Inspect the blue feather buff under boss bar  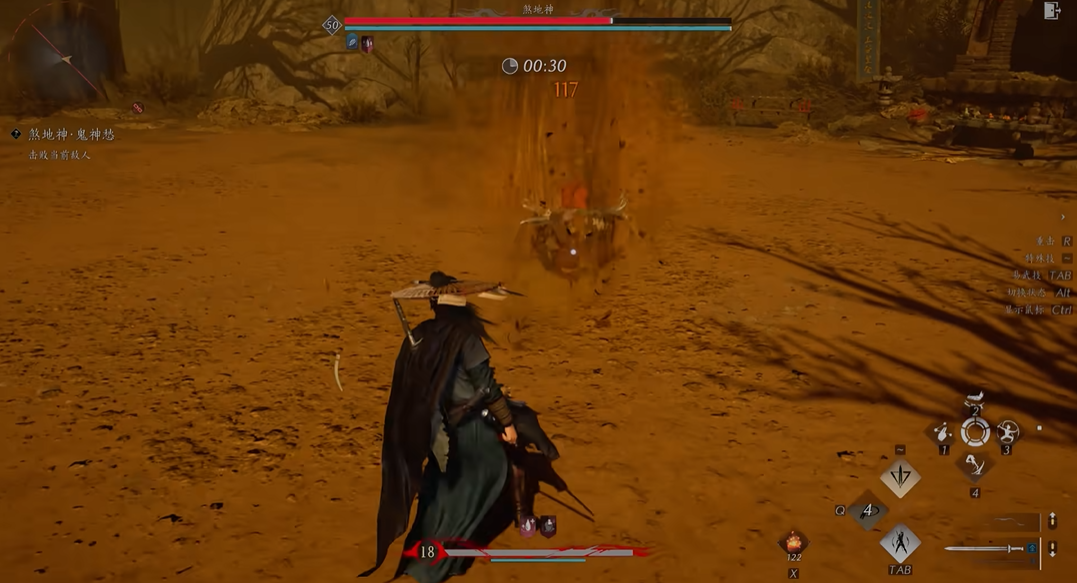[x=352, y=43]
